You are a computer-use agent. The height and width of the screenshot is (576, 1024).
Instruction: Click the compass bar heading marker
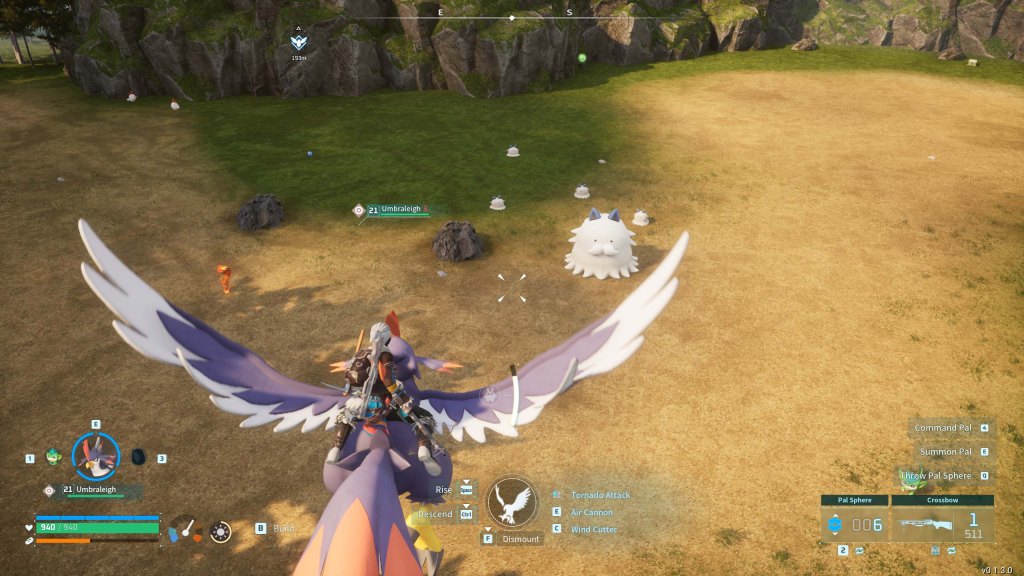pyautogui.click(x=512, y=18)
